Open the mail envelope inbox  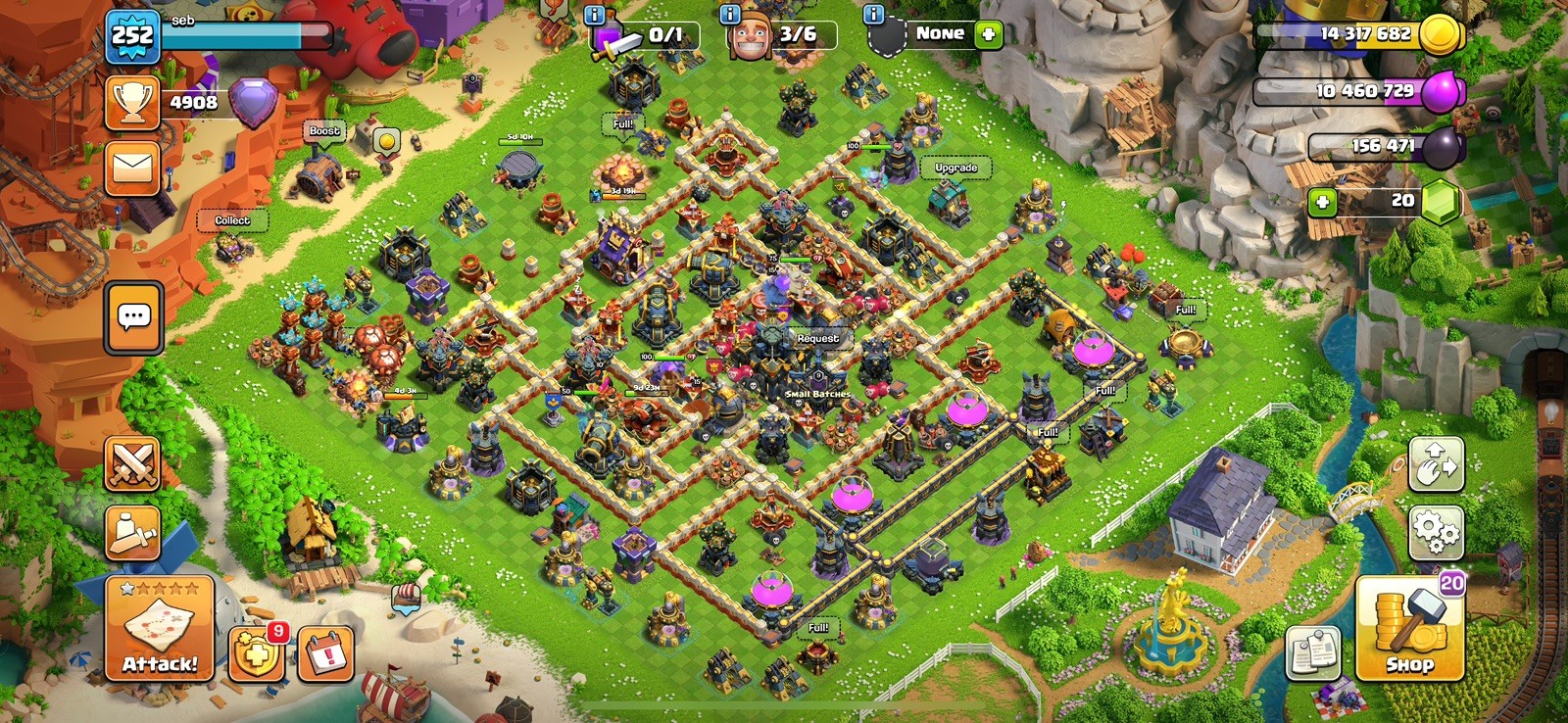pos(132,168)
